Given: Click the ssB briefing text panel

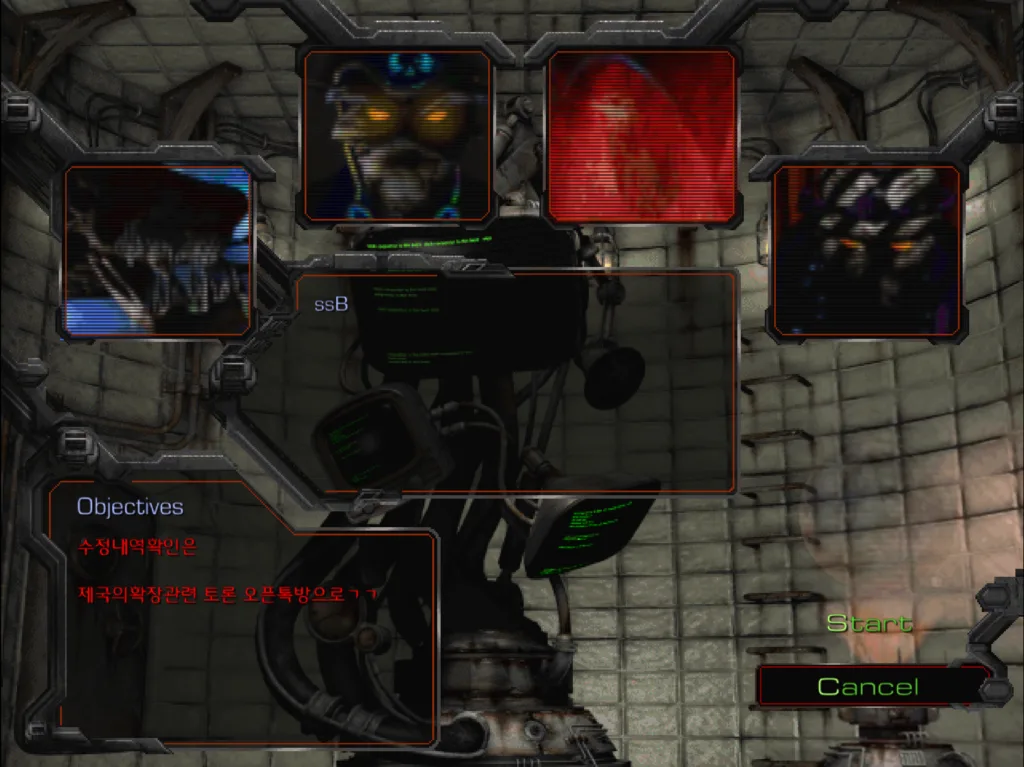Looking at the screenshot, I should [x=515, y=382].
